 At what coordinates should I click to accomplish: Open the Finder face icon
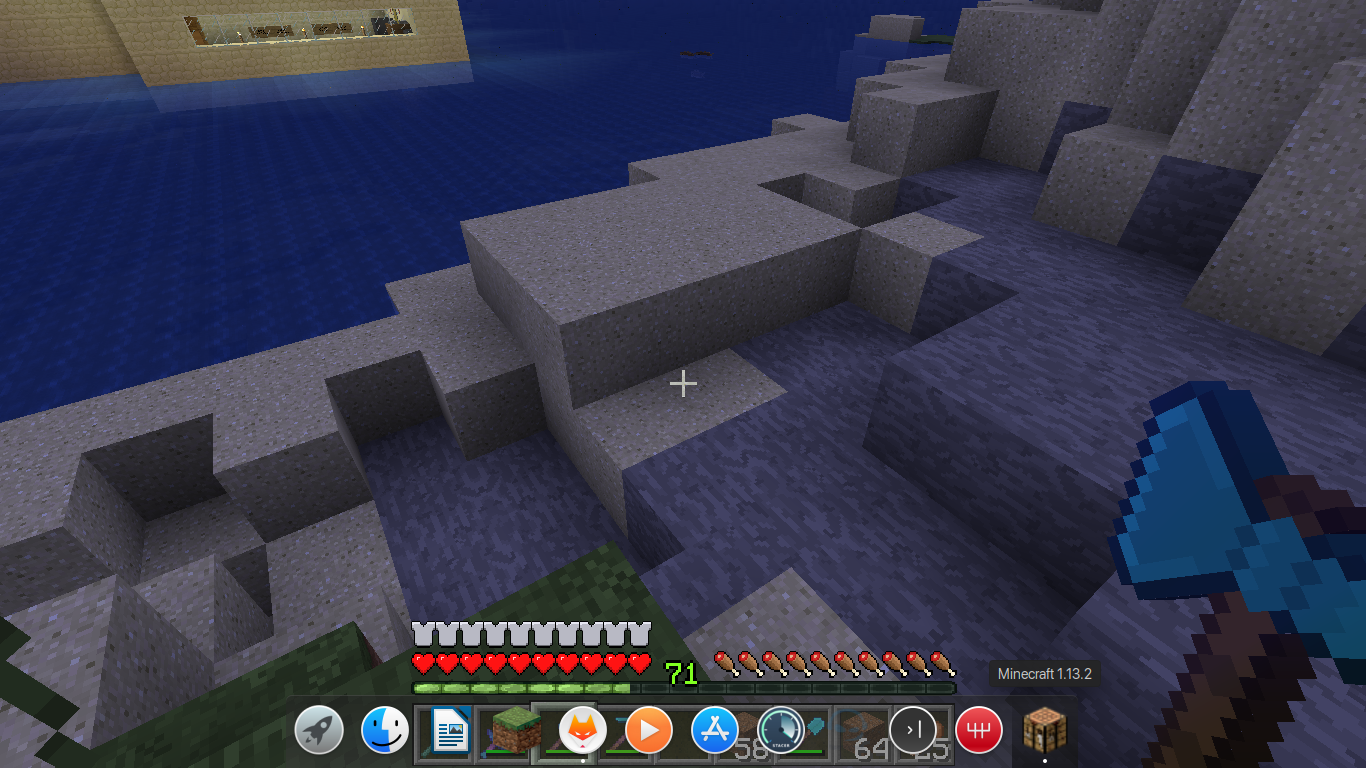pyautogui.click(x=385, y=731)
